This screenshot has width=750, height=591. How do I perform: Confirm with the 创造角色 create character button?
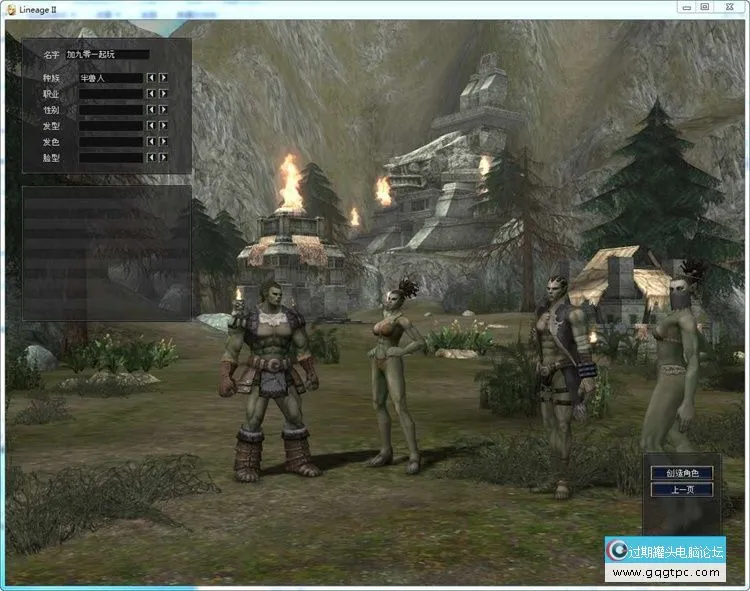(682, 473)
